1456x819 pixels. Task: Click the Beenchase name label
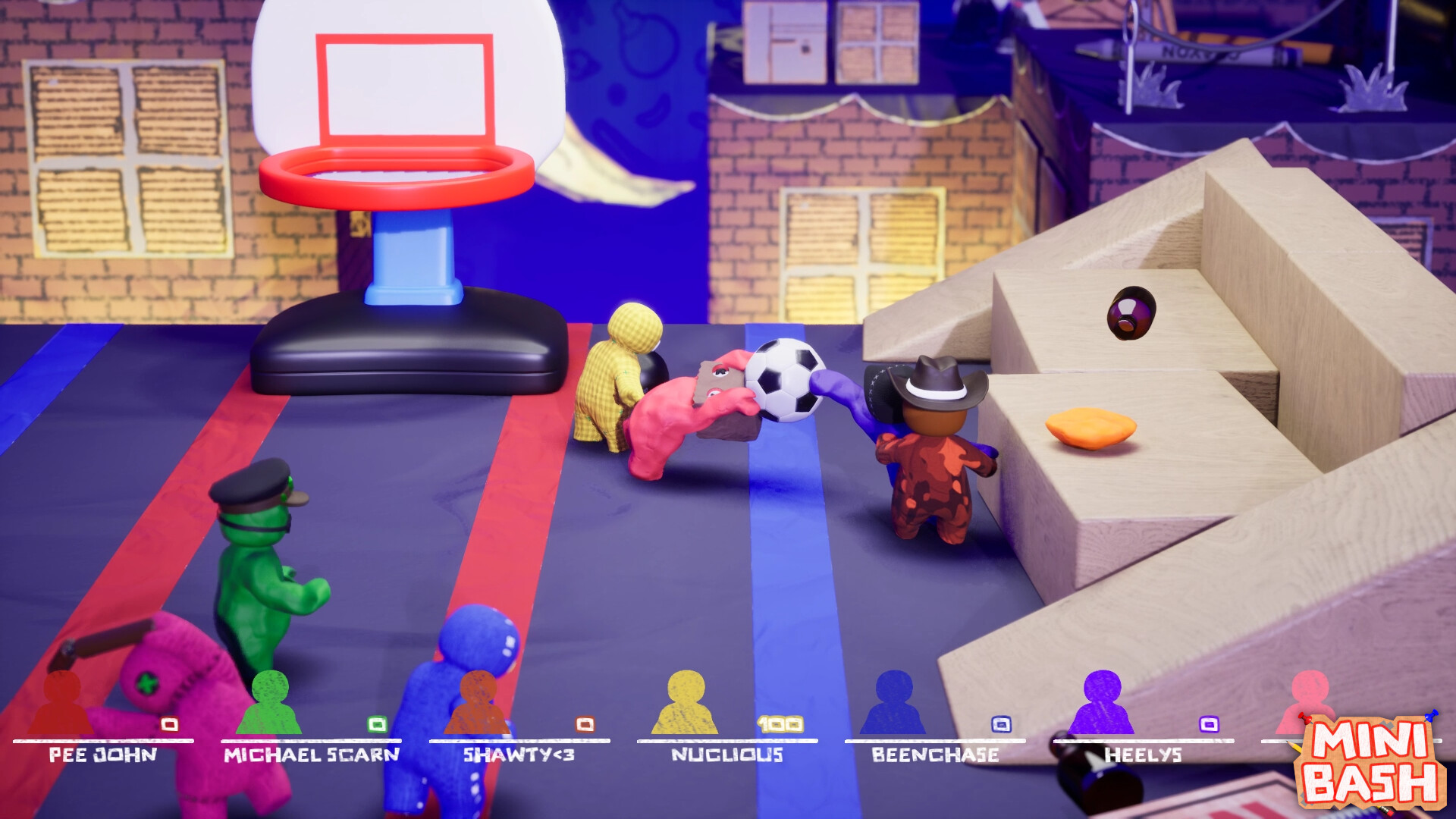point(935,755)
